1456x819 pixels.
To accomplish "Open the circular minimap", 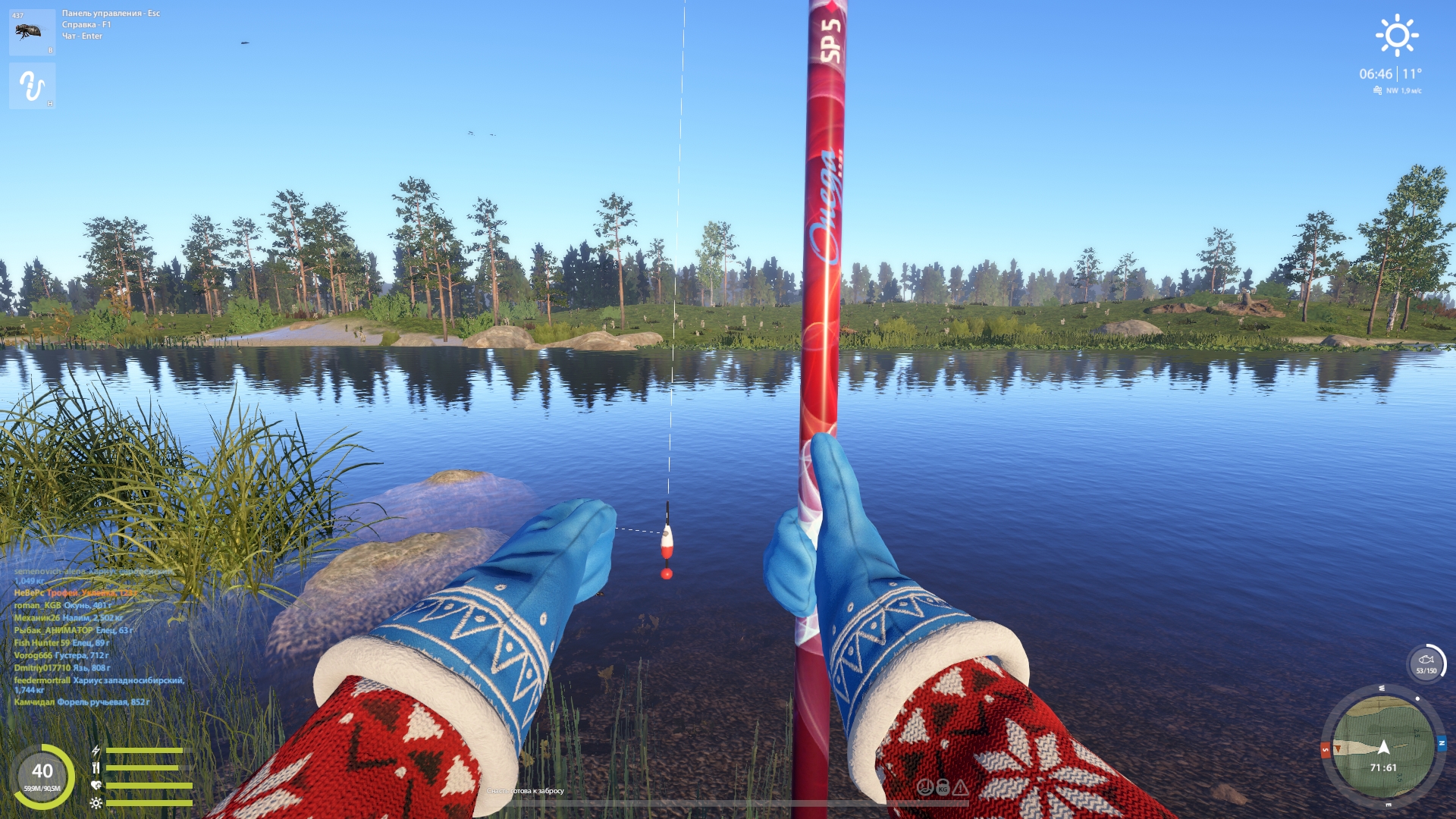I will tap(1383, 746).
